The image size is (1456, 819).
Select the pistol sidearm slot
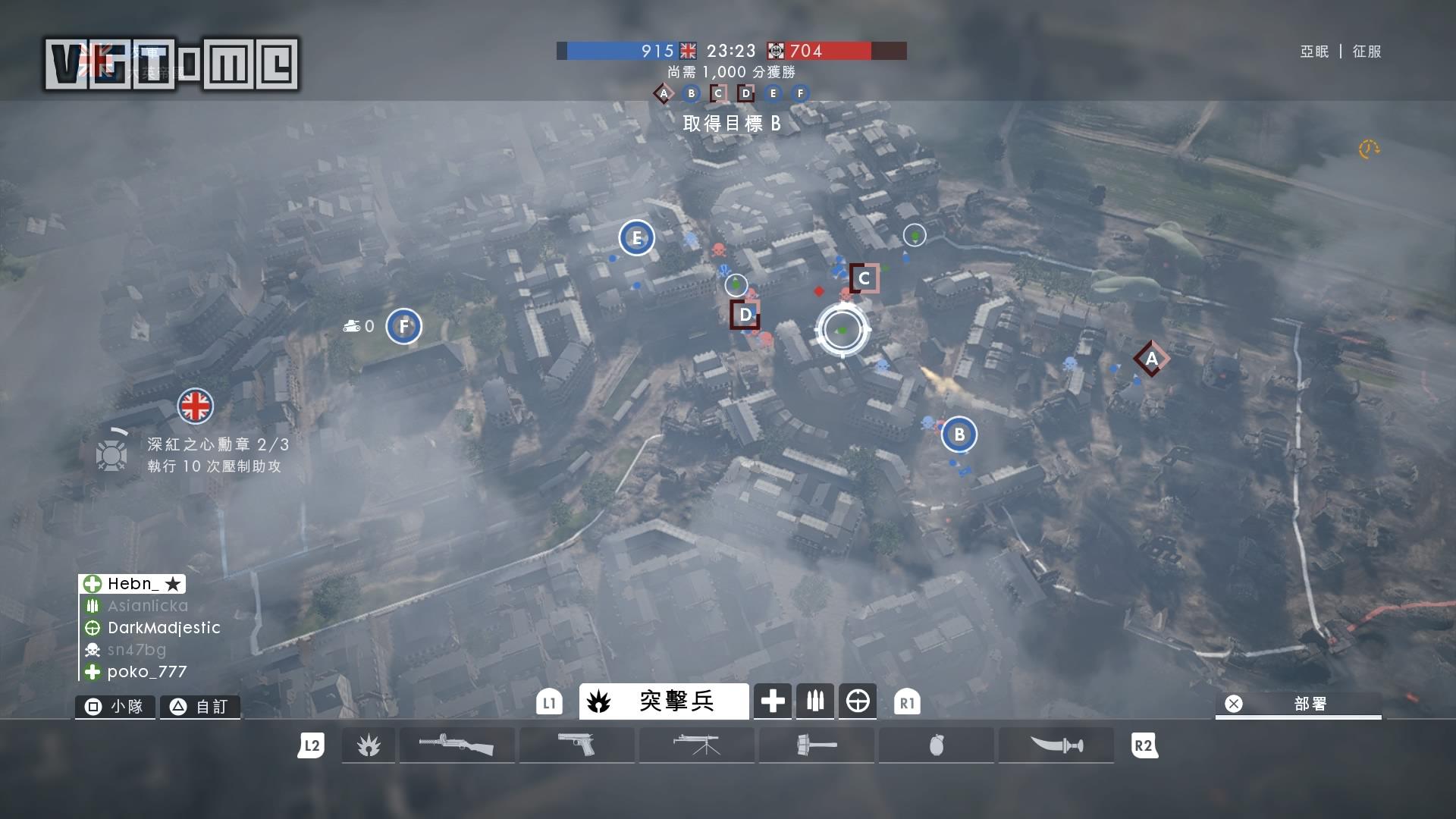coord(576,745)
